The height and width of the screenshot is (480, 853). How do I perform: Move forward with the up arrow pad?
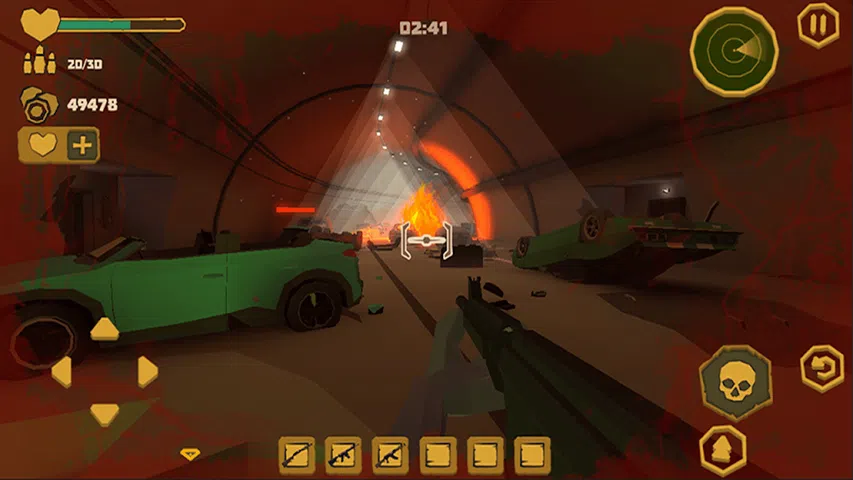click(105, 329)
